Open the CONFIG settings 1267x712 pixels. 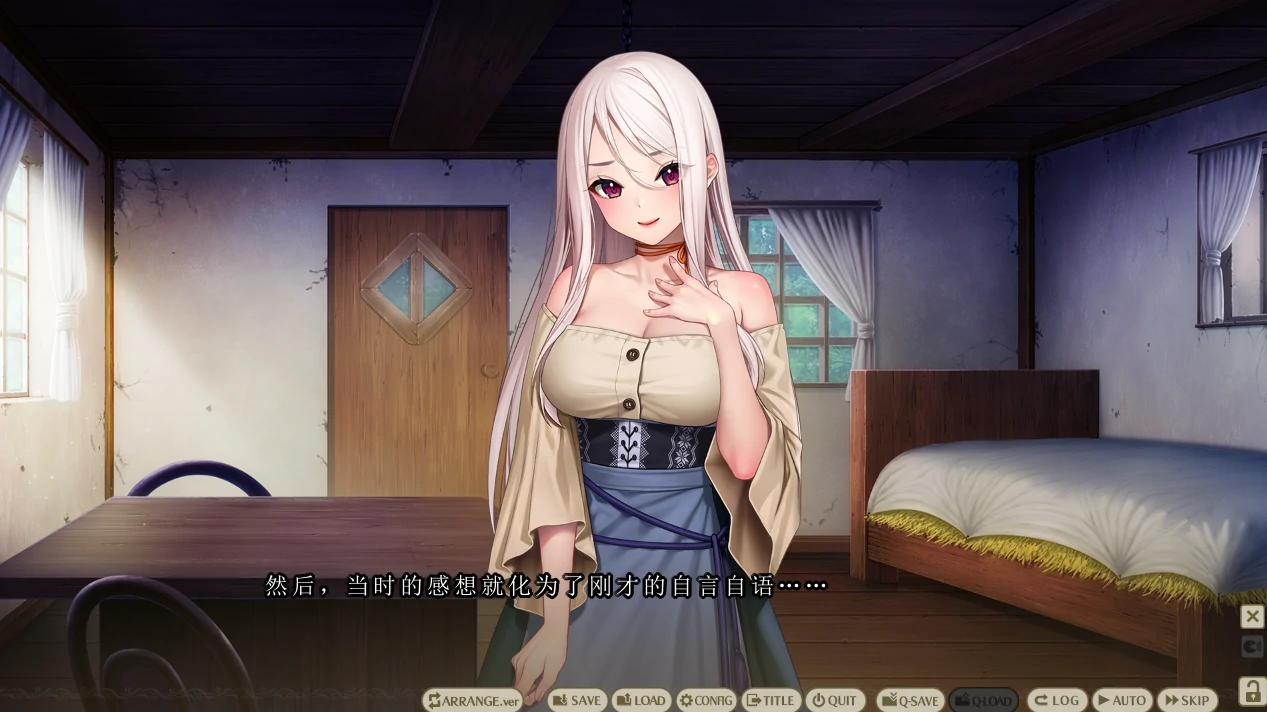coord(706,700)
